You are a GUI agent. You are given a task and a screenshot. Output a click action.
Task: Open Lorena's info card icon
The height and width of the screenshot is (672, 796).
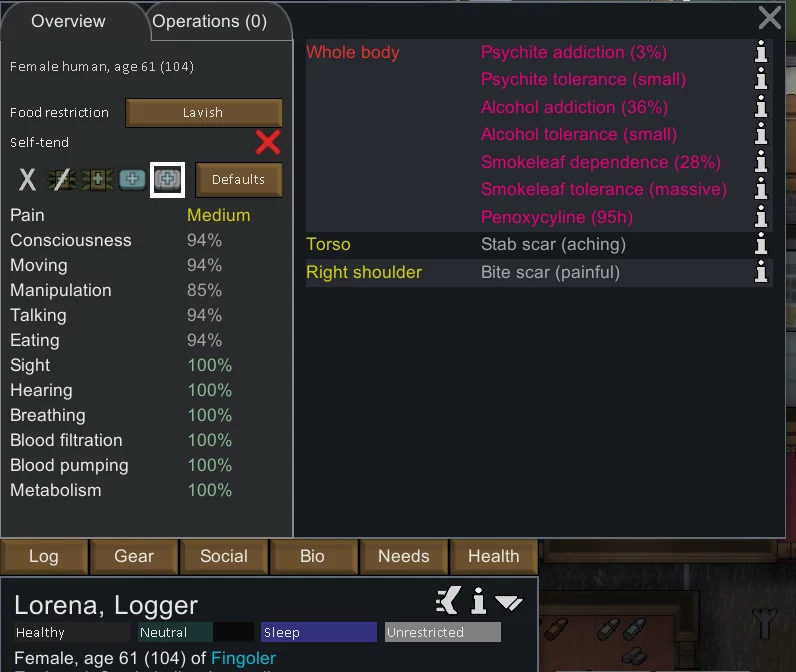click(479, 602)
